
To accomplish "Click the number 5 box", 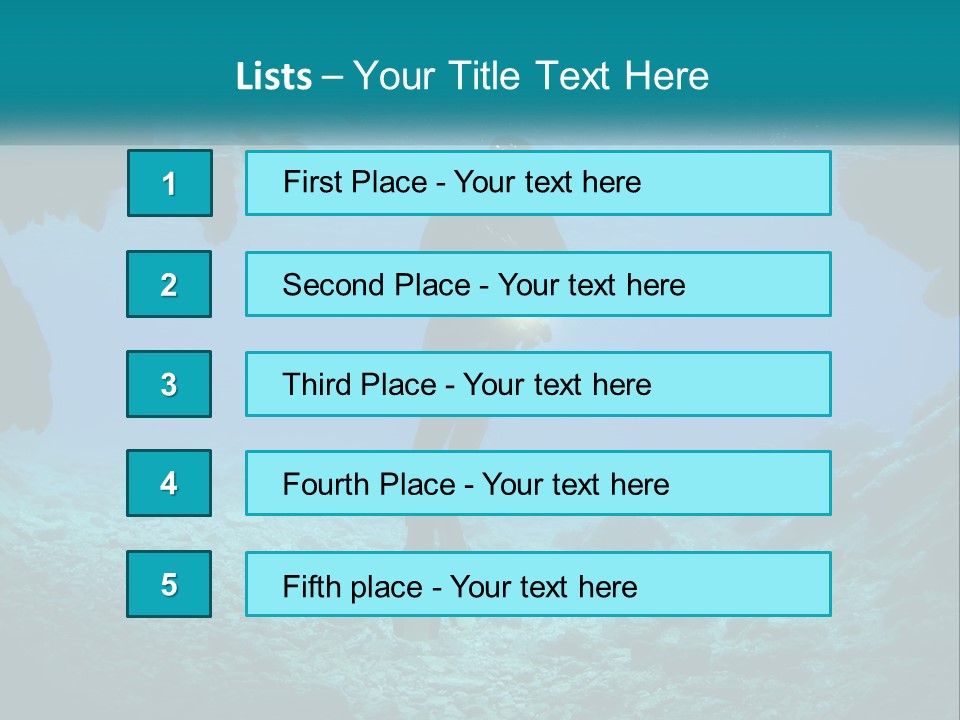I will (169, 584).
